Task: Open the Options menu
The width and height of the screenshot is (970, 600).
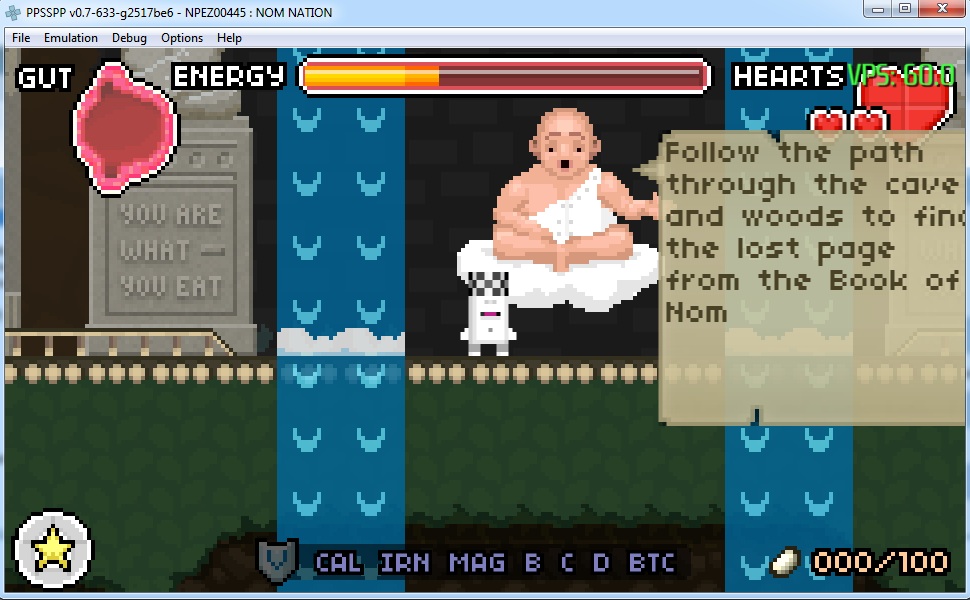Action: click(182, 38)
